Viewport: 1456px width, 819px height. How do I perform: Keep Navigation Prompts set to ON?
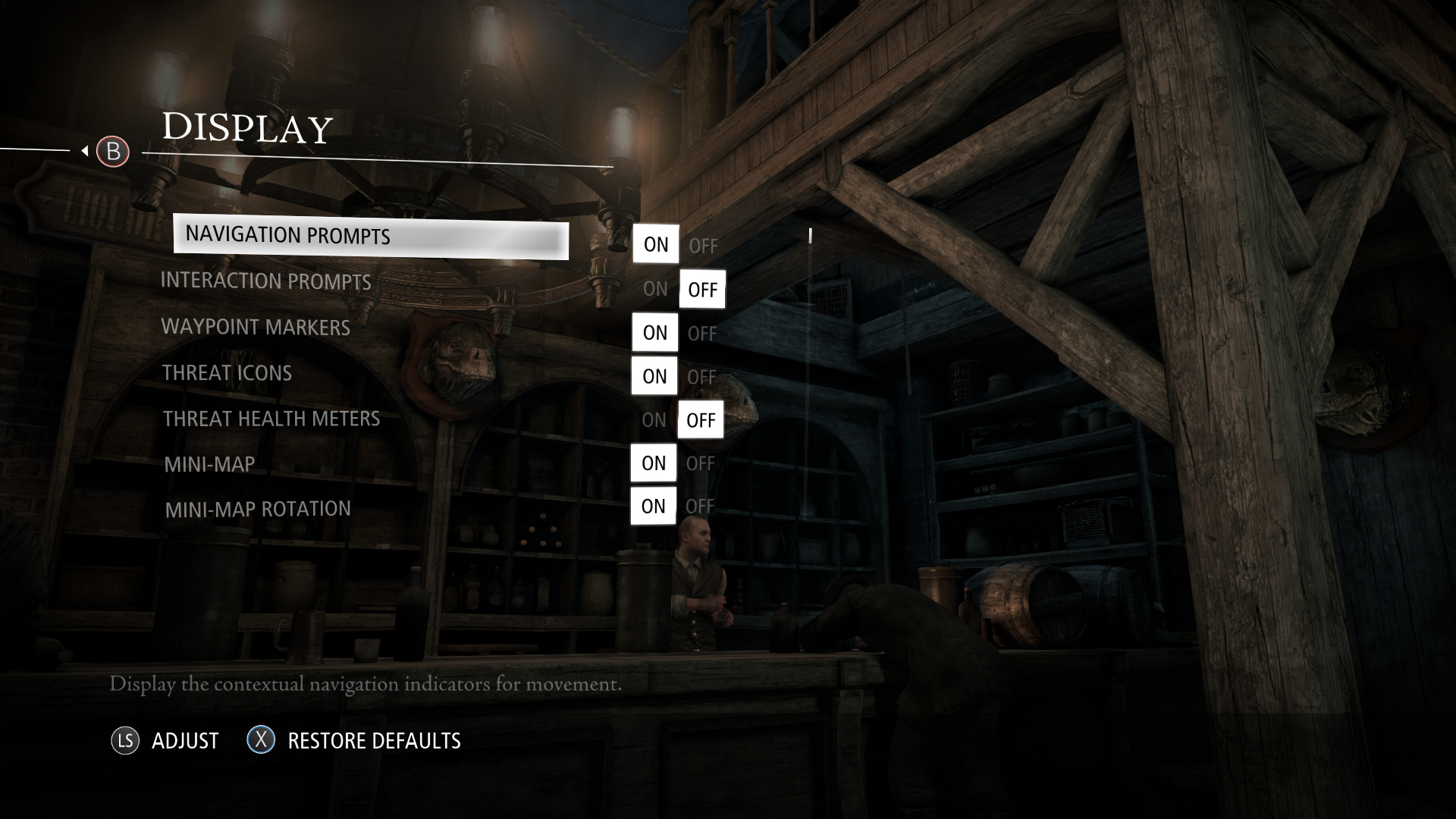(x=656, y=244)
